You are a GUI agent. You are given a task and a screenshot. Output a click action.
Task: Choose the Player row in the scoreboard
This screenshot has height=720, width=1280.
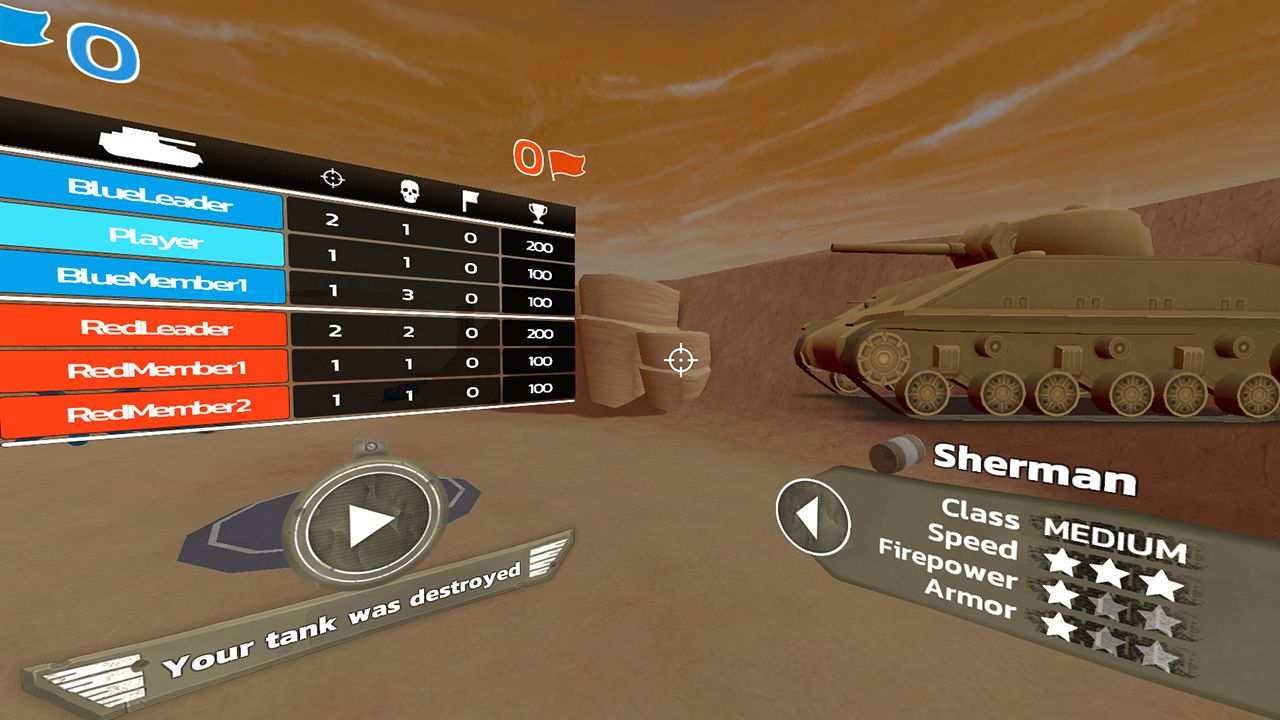[156, 238]
